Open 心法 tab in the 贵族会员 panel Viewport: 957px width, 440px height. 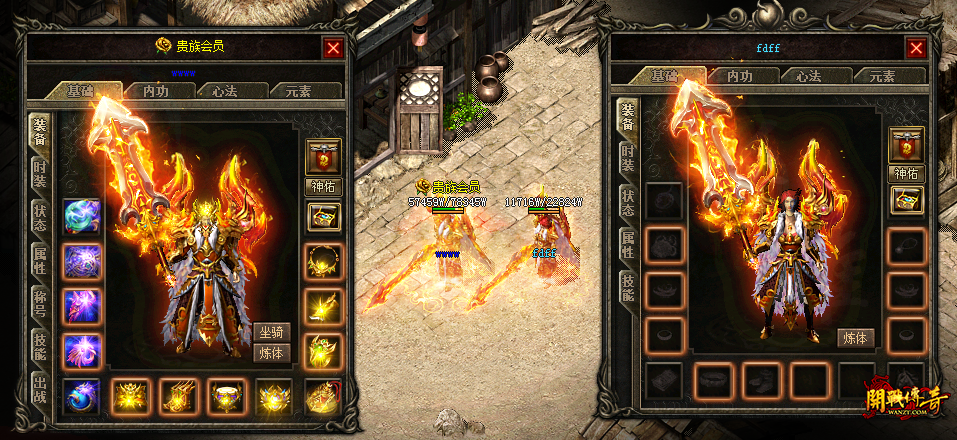(x=218, y=90)
